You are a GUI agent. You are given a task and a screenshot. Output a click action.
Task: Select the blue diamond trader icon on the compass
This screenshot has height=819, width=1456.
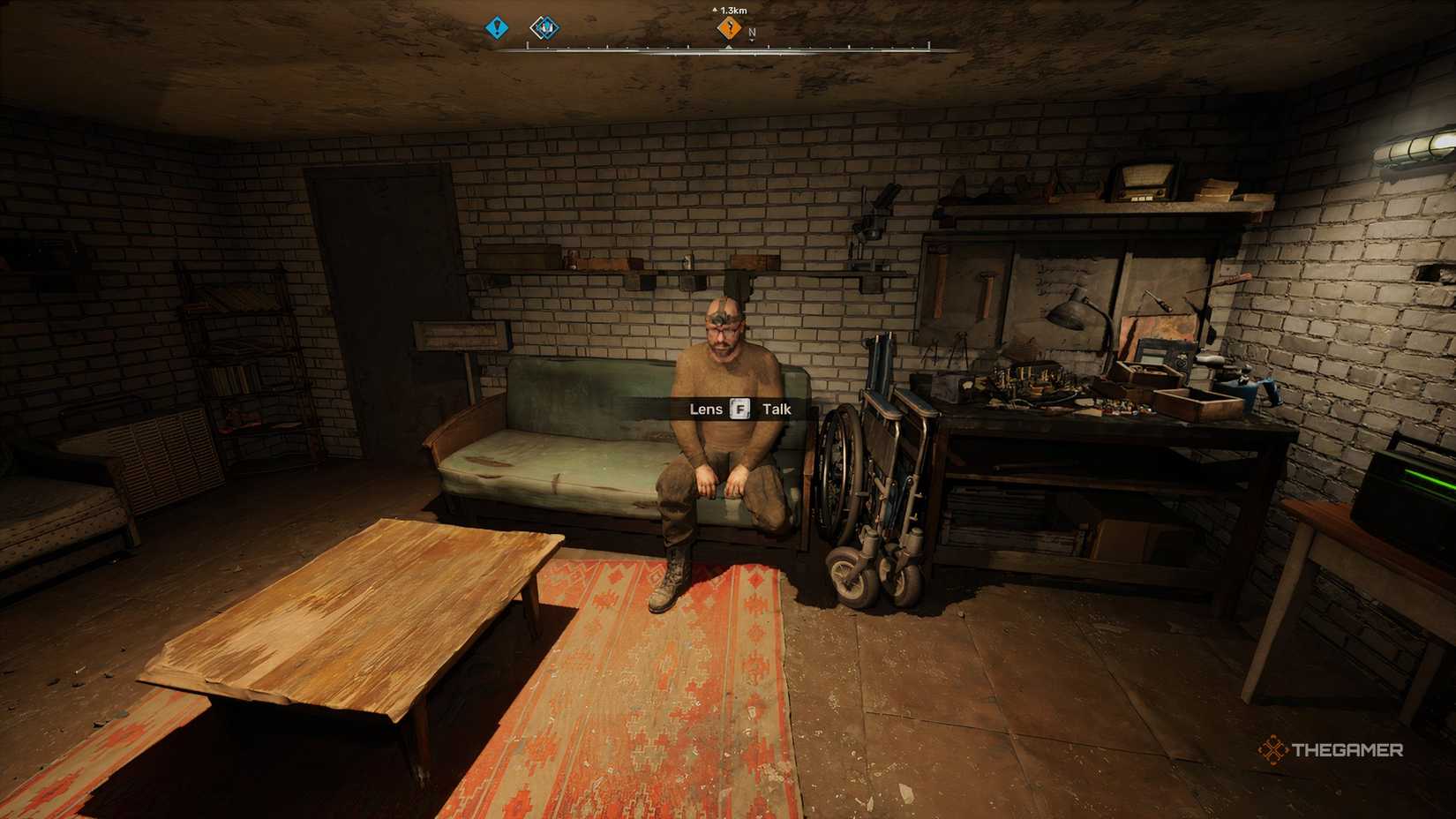click(544, 28)
